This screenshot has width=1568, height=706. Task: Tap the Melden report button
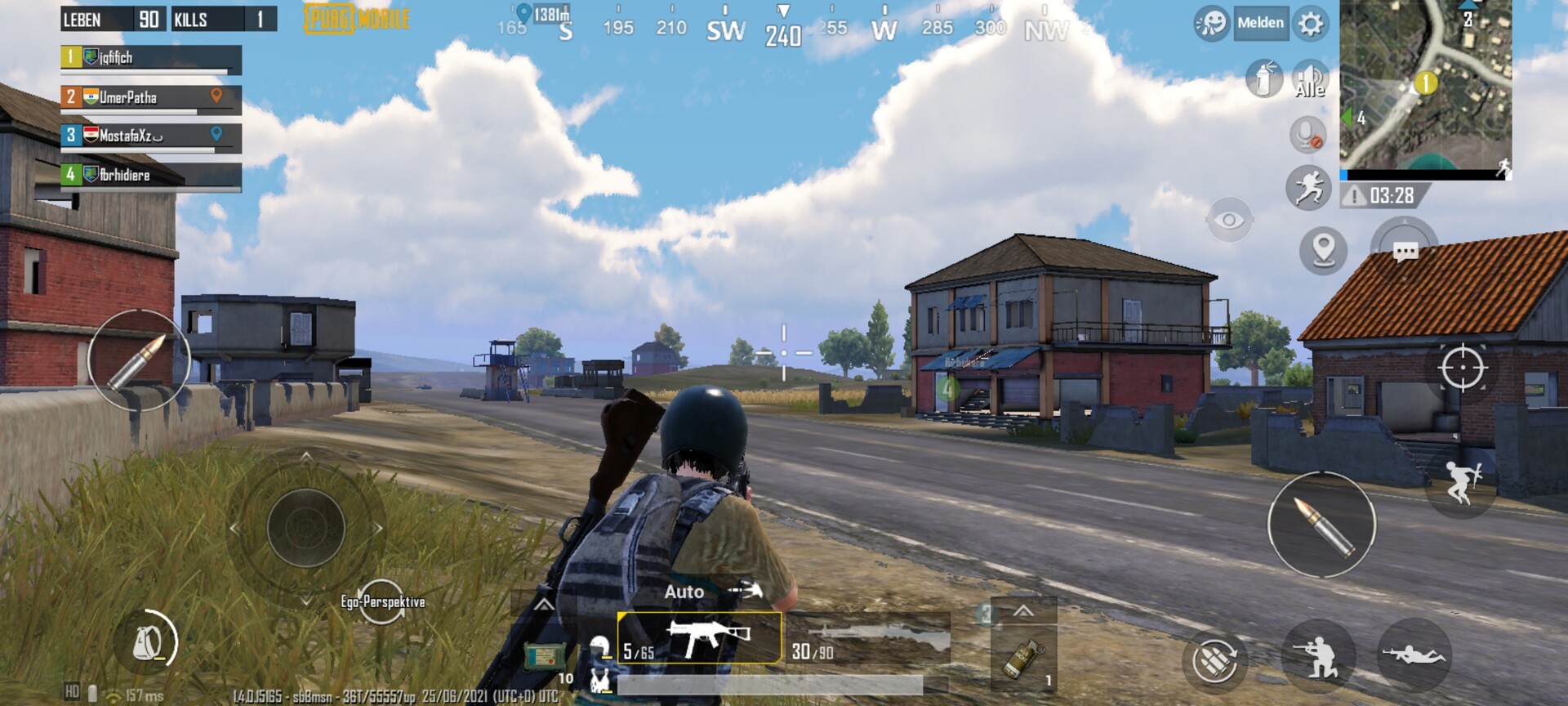1259,24
